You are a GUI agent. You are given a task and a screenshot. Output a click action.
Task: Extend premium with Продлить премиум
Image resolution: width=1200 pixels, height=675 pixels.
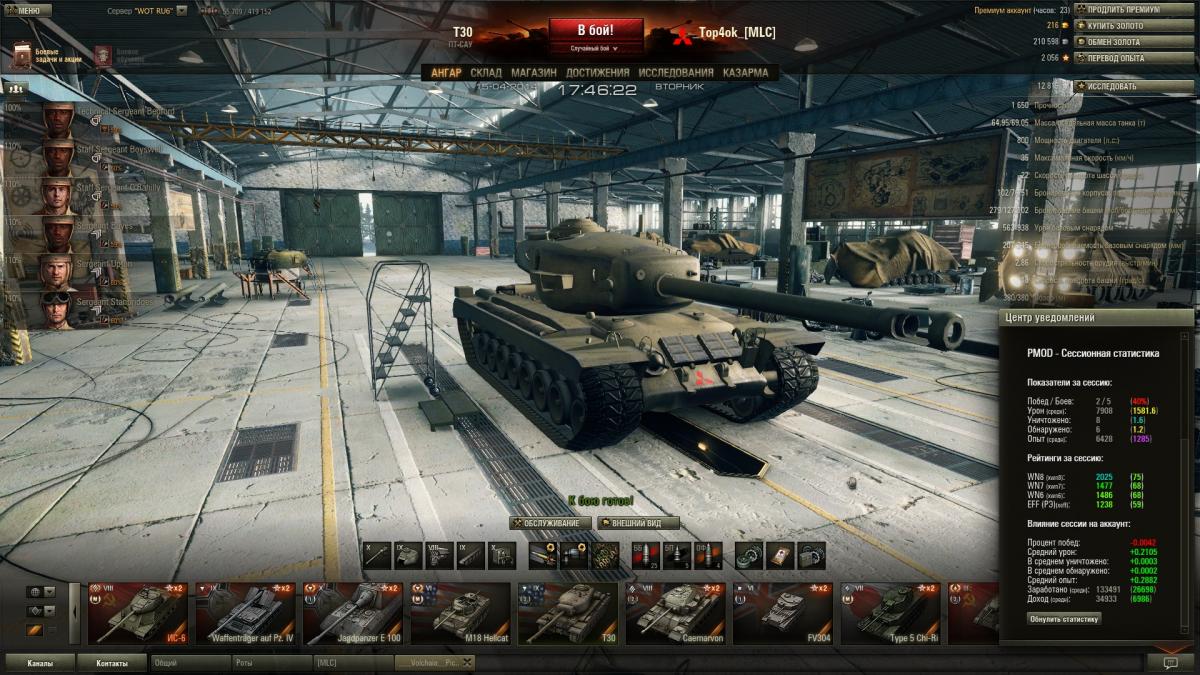click(1122, 9)
